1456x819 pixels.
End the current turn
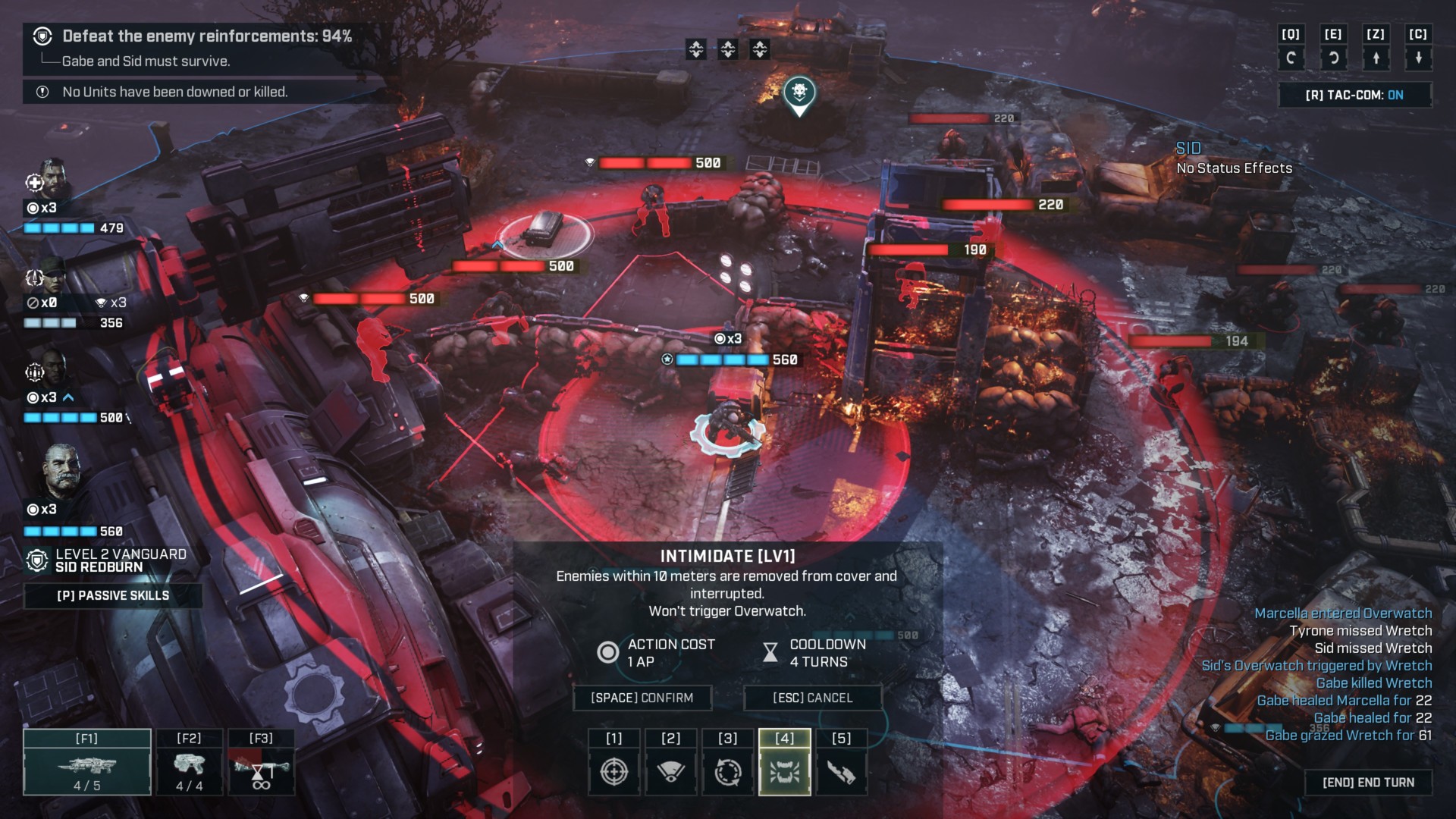pyautogui.click(x=1368, y=783)
